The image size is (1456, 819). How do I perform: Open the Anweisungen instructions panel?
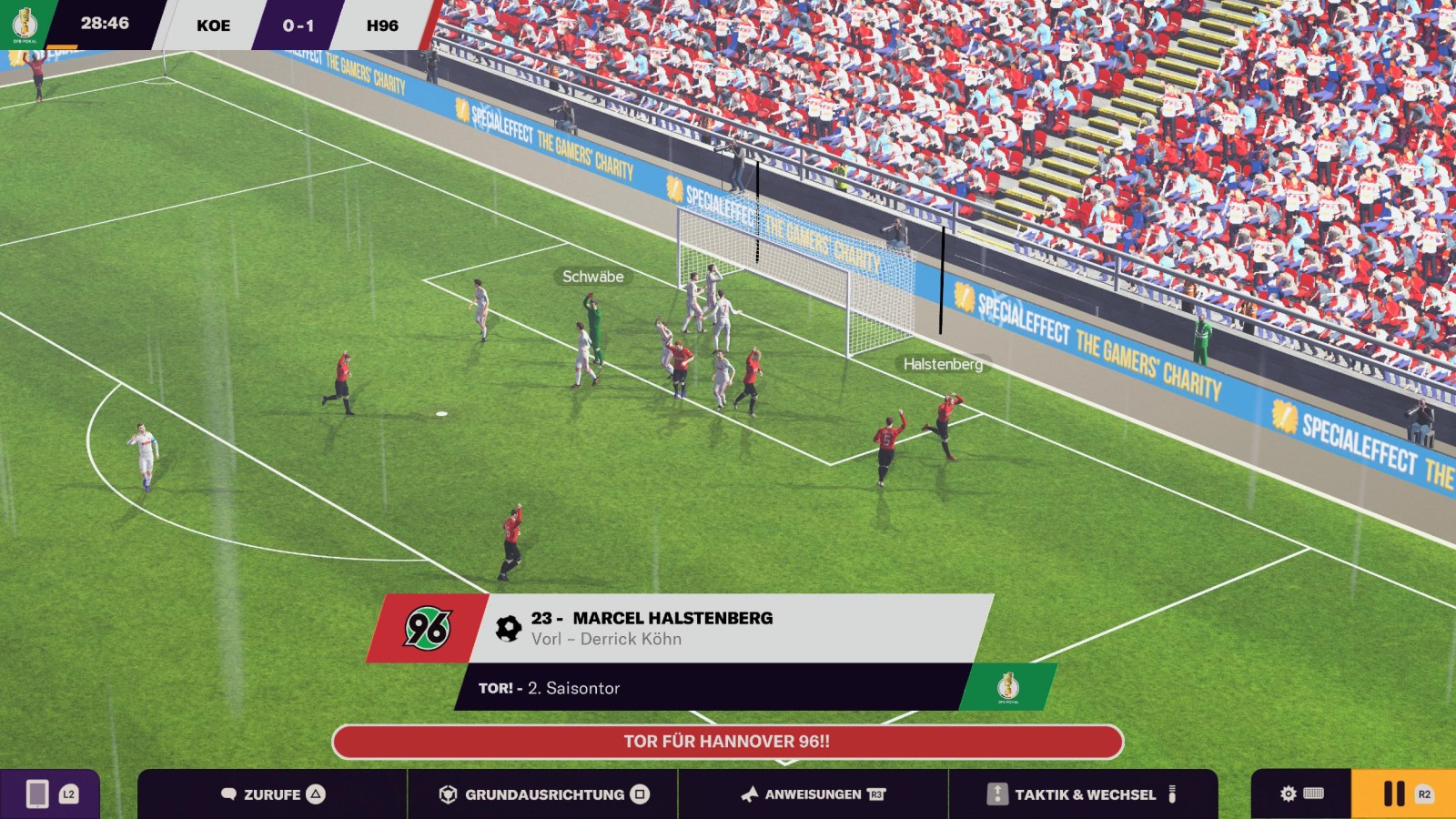tap(813, 794)
